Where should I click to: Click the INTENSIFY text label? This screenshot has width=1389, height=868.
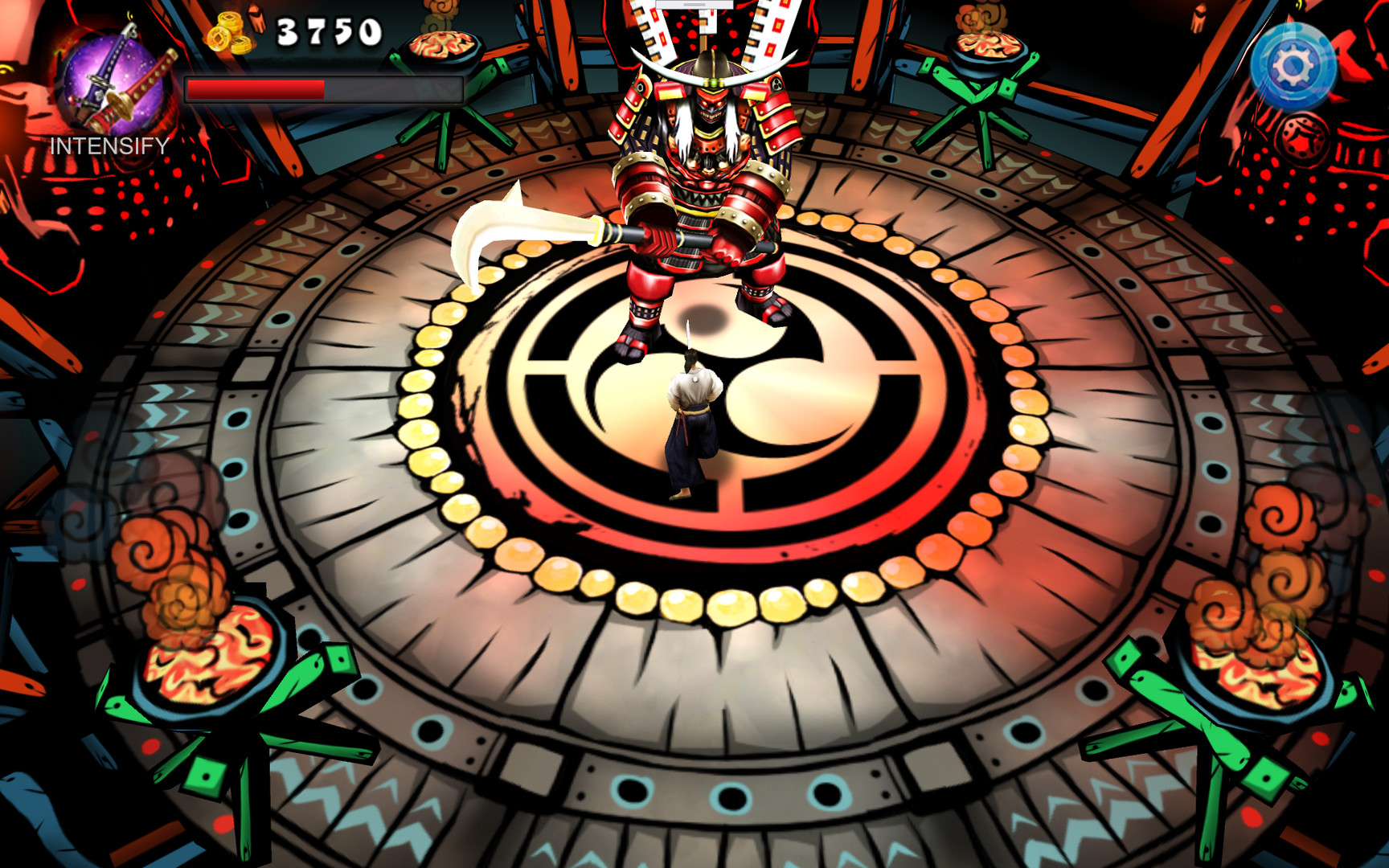[x=110, y=146]
